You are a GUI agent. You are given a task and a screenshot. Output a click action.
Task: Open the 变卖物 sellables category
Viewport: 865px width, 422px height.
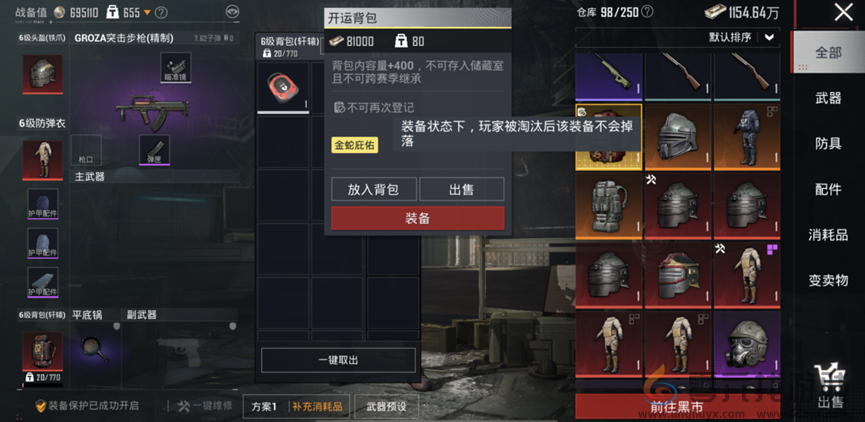tap(828, 280)
